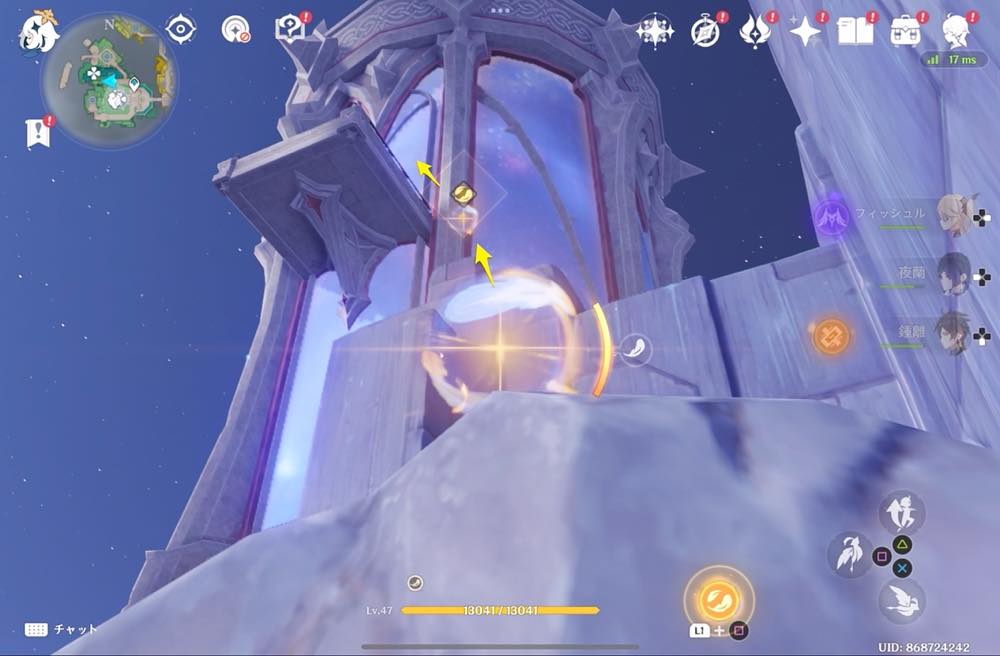Screen dimensions: 1000x656
Task: Switch to party member フィッシュル
Action: pyautogui.click(x=957, y=215)
